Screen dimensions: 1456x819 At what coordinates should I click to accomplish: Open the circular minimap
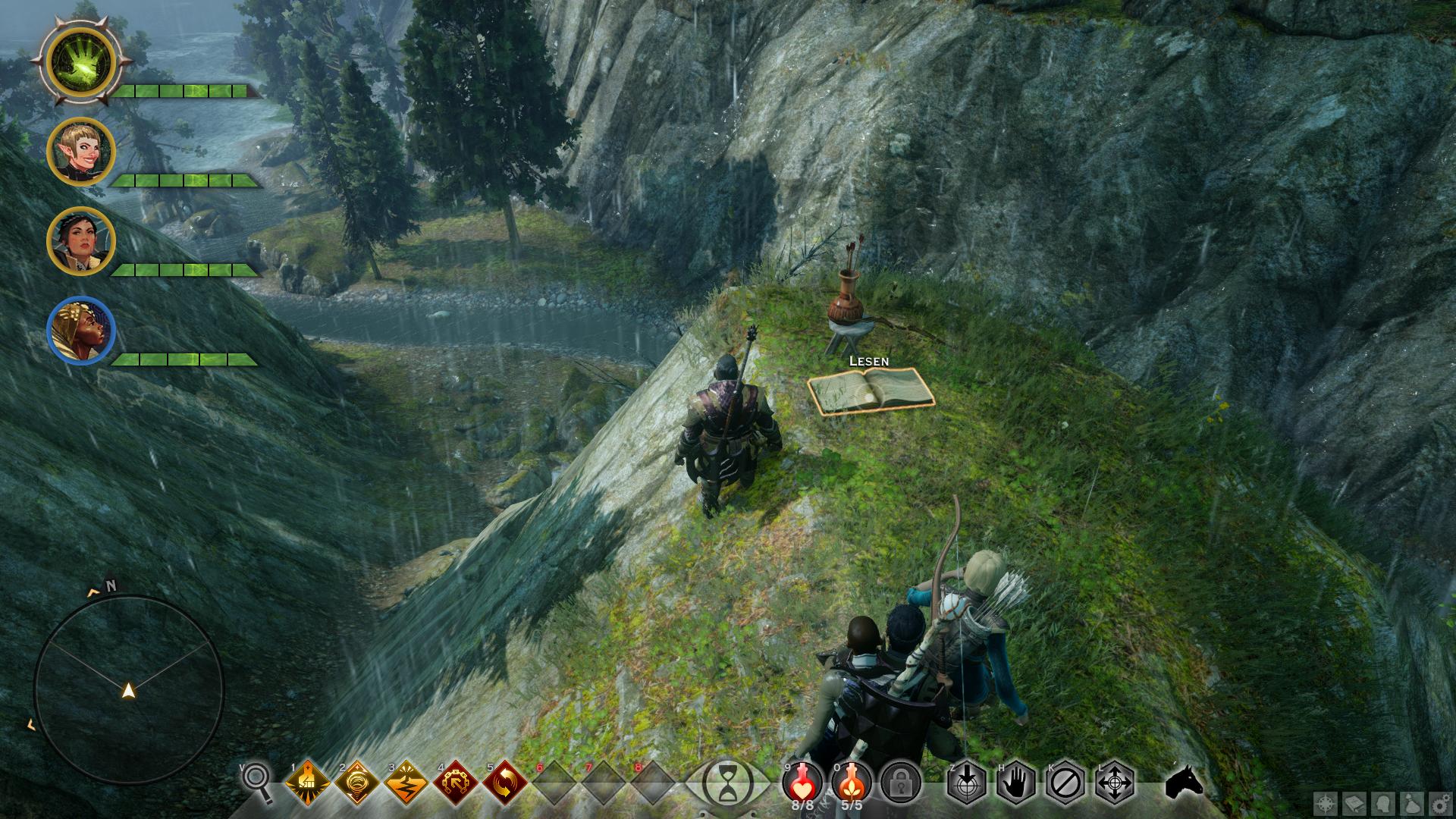[128, 689]
